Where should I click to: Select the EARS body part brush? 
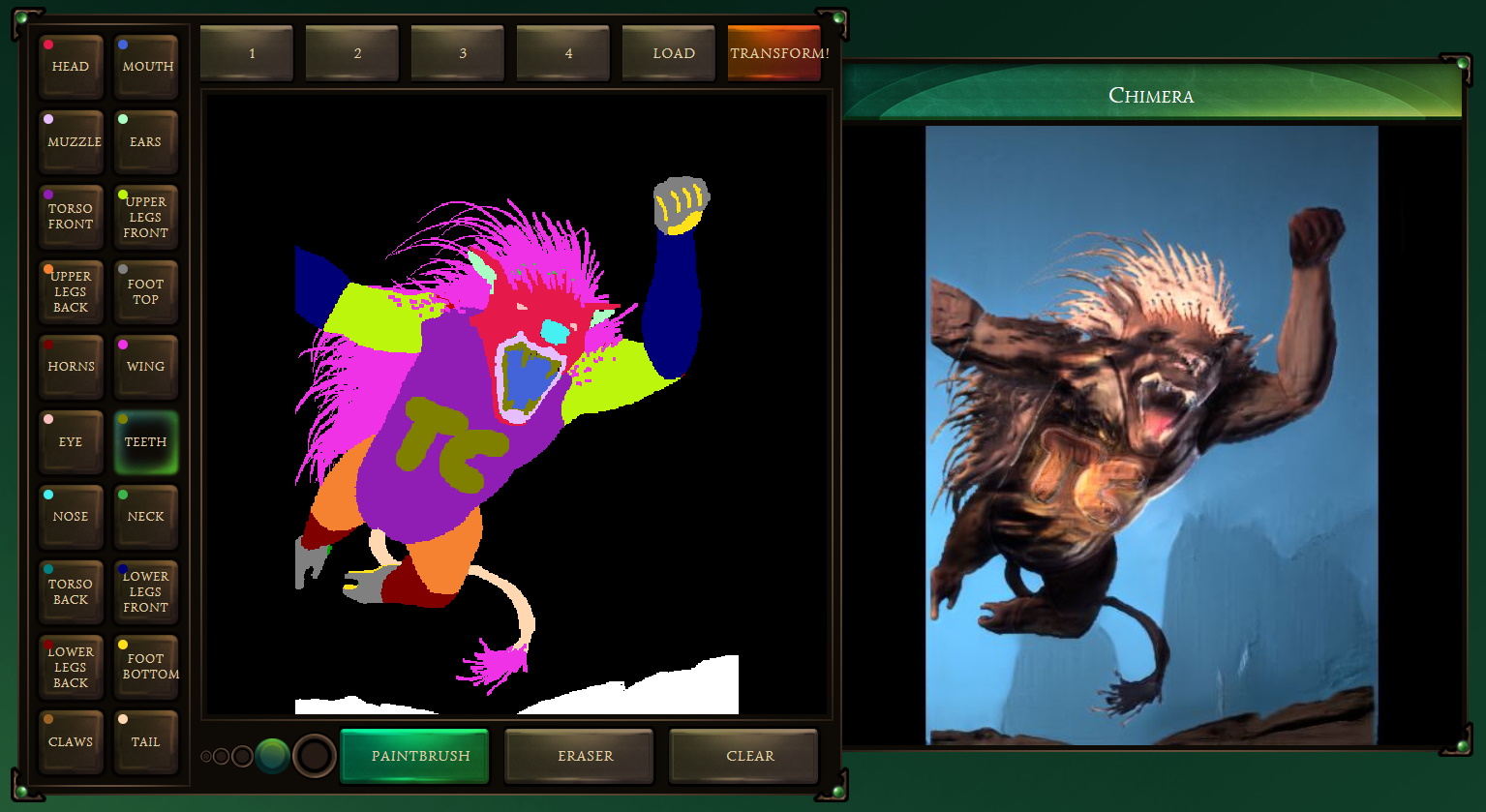point(146,141)
